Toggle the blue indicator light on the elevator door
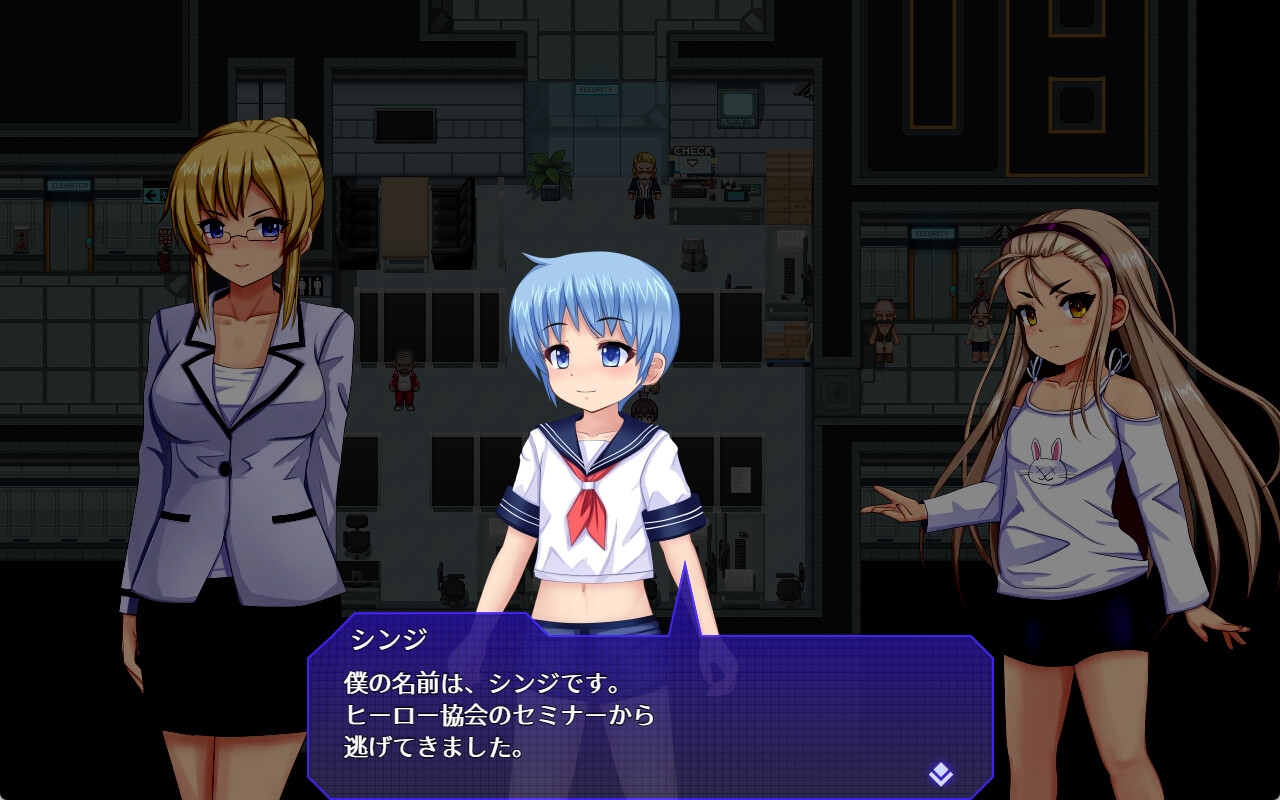1280x800 pixels. 89,241
